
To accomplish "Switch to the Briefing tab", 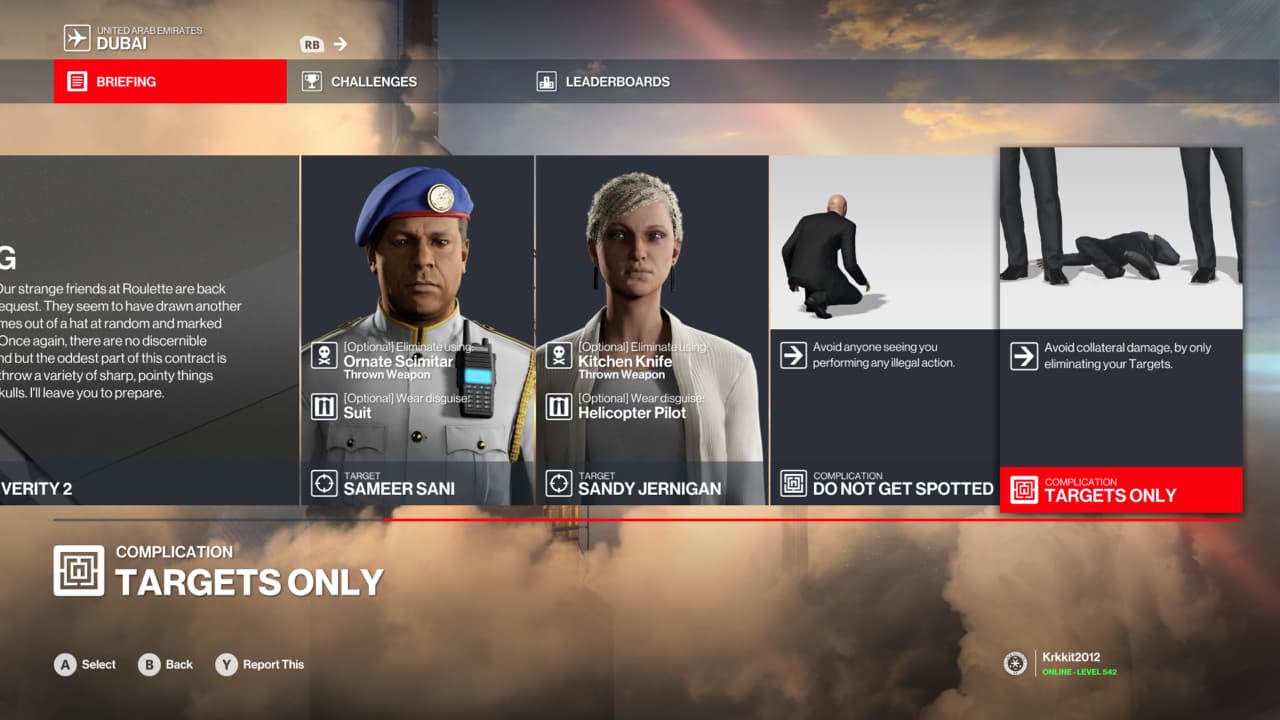I will (170, 81).
